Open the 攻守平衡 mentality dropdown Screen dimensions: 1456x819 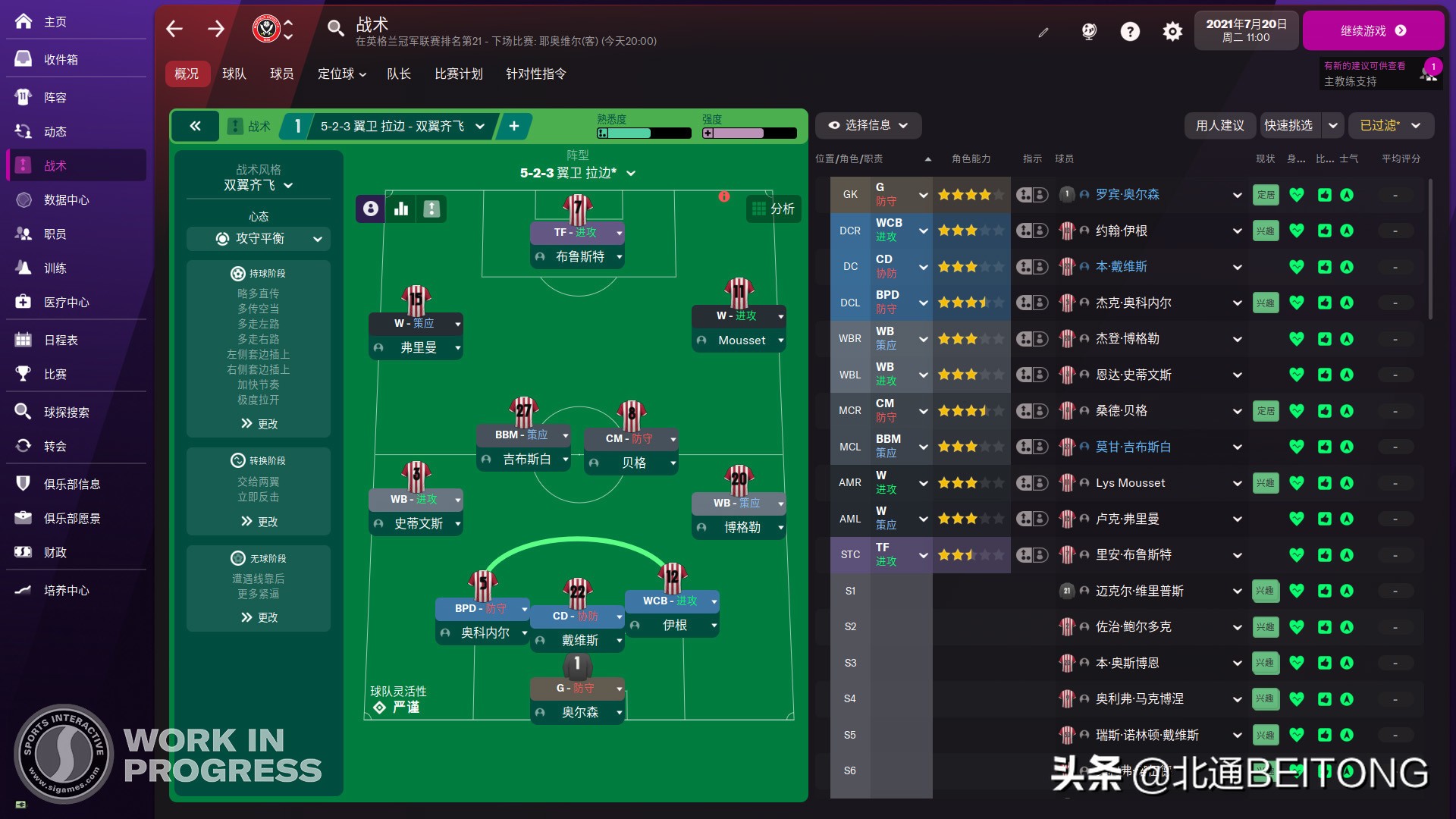pyautogui.click(x=258, y=239)
